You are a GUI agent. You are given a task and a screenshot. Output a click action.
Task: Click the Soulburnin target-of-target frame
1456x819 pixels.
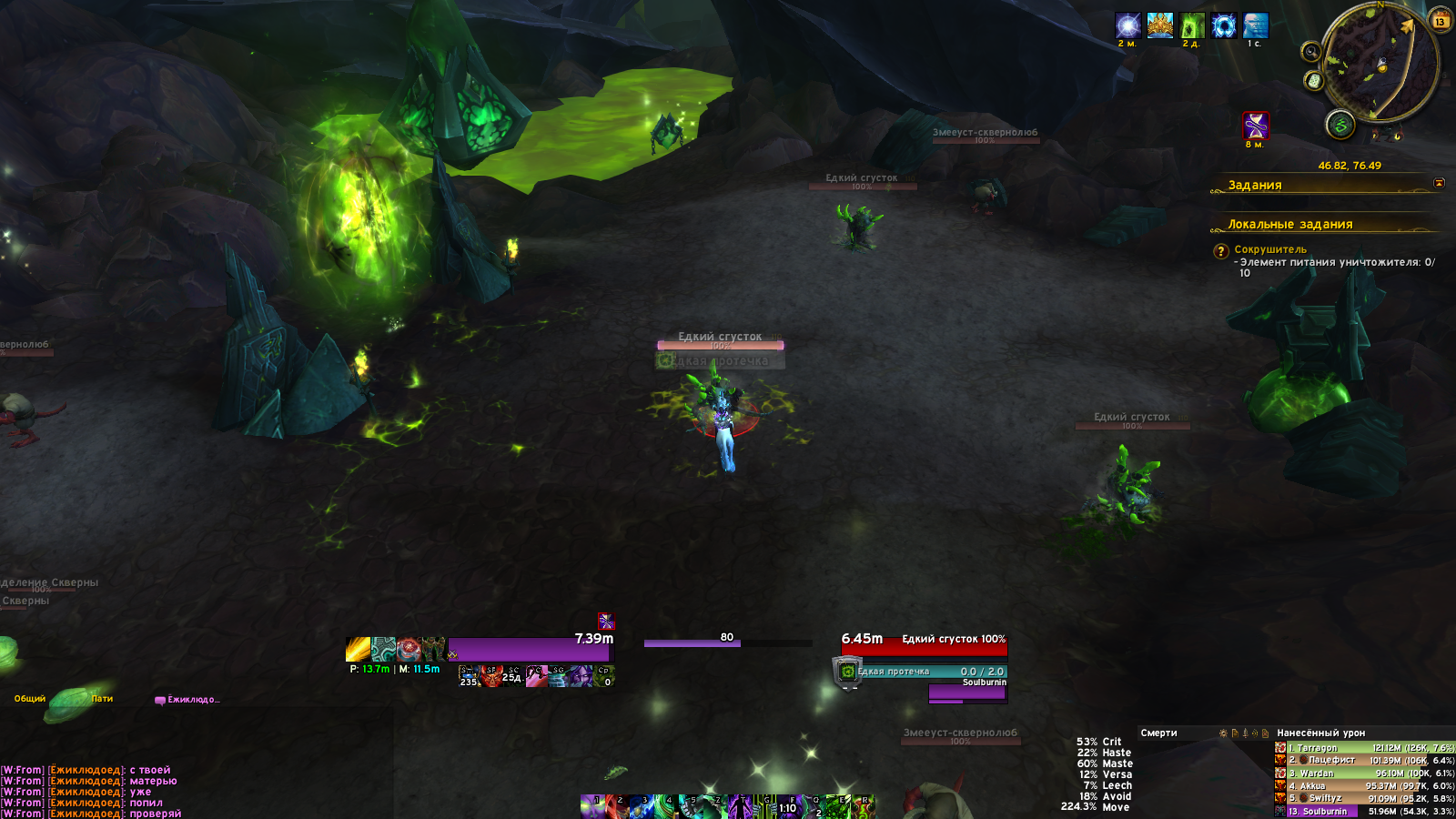pos(967,692)
